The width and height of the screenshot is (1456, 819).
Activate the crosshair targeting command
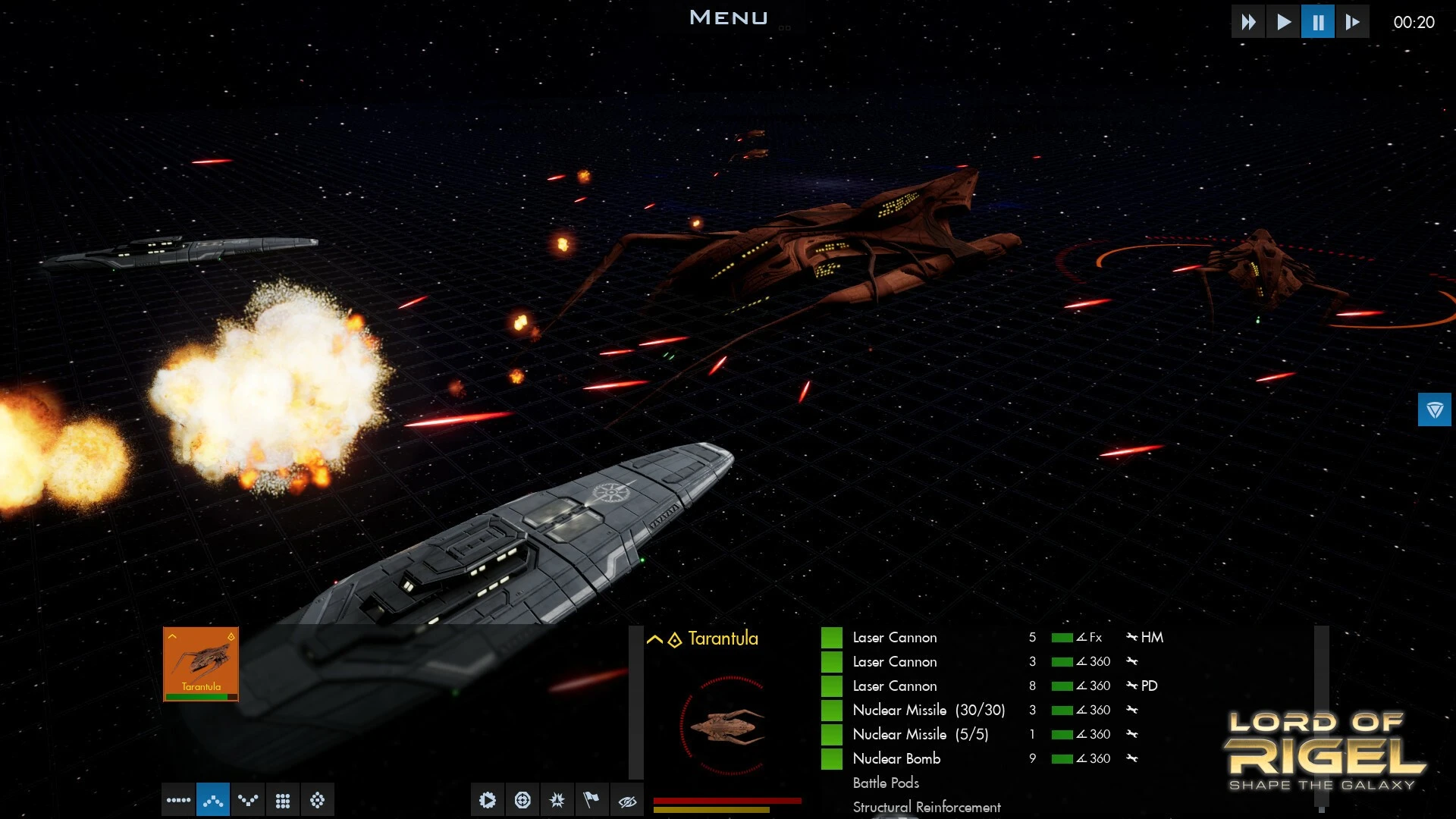[522, 800]
